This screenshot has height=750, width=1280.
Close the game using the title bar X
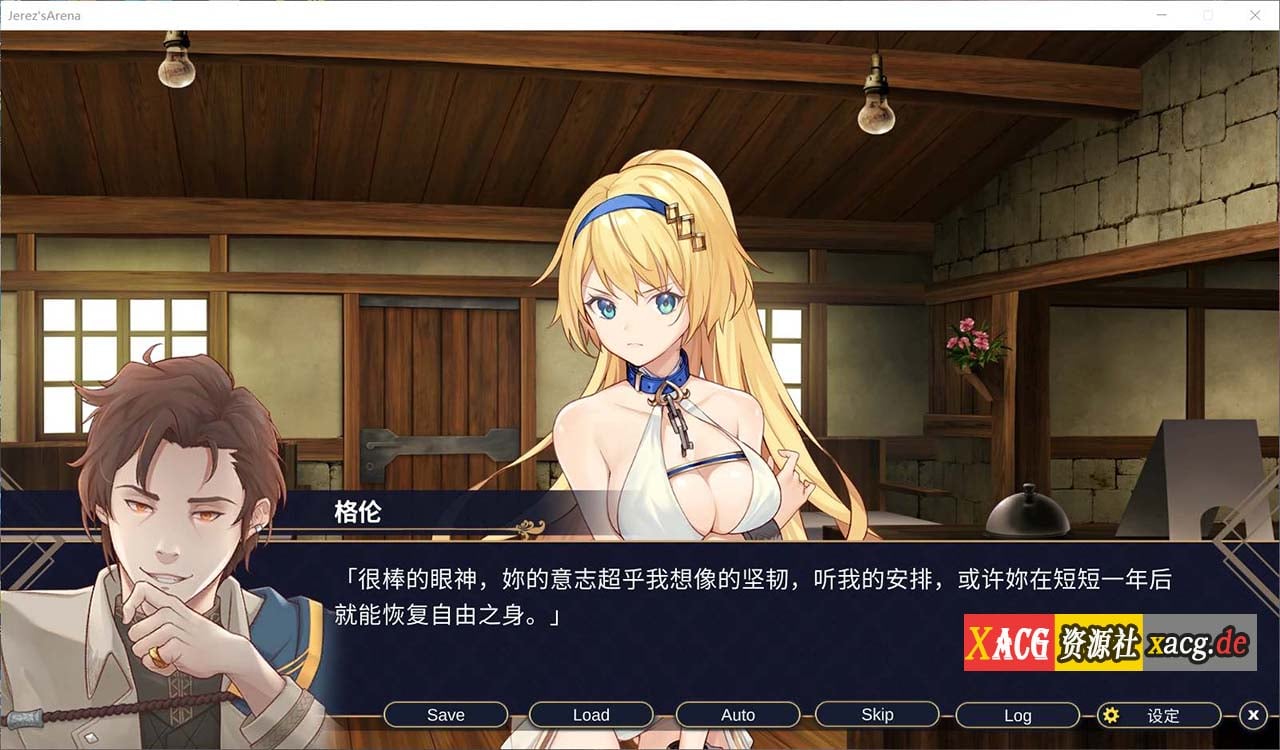point(1255,15)
